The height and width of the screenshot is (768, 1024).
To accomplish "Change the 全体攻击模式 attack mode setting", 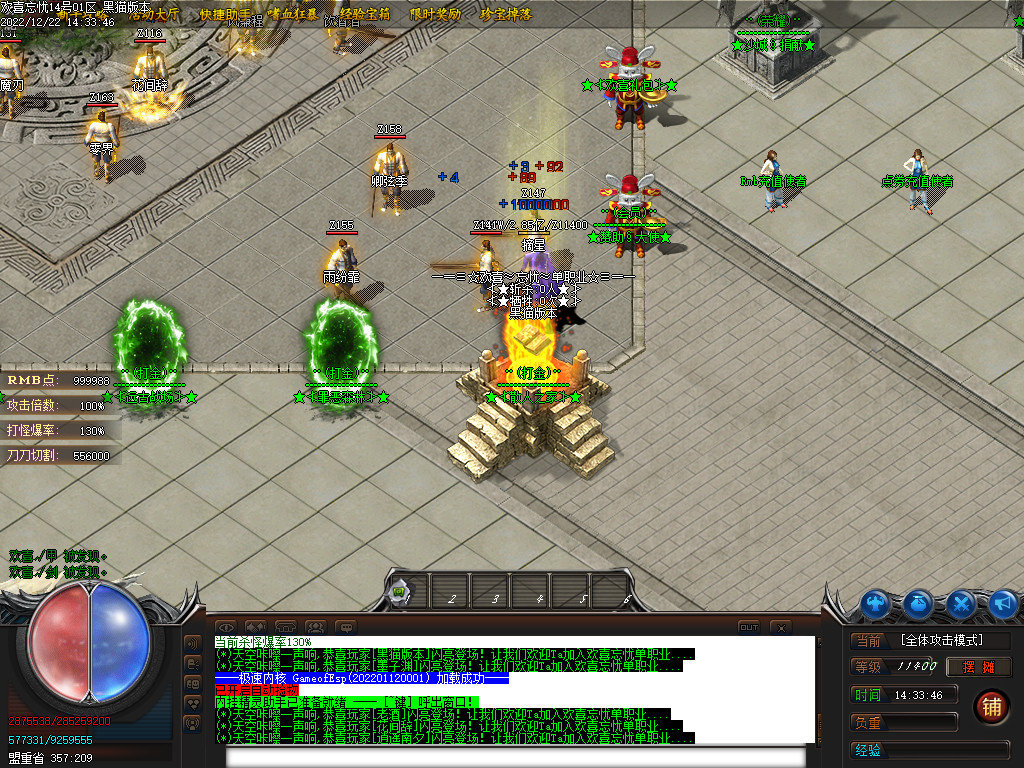I will [x=941, y=640].
